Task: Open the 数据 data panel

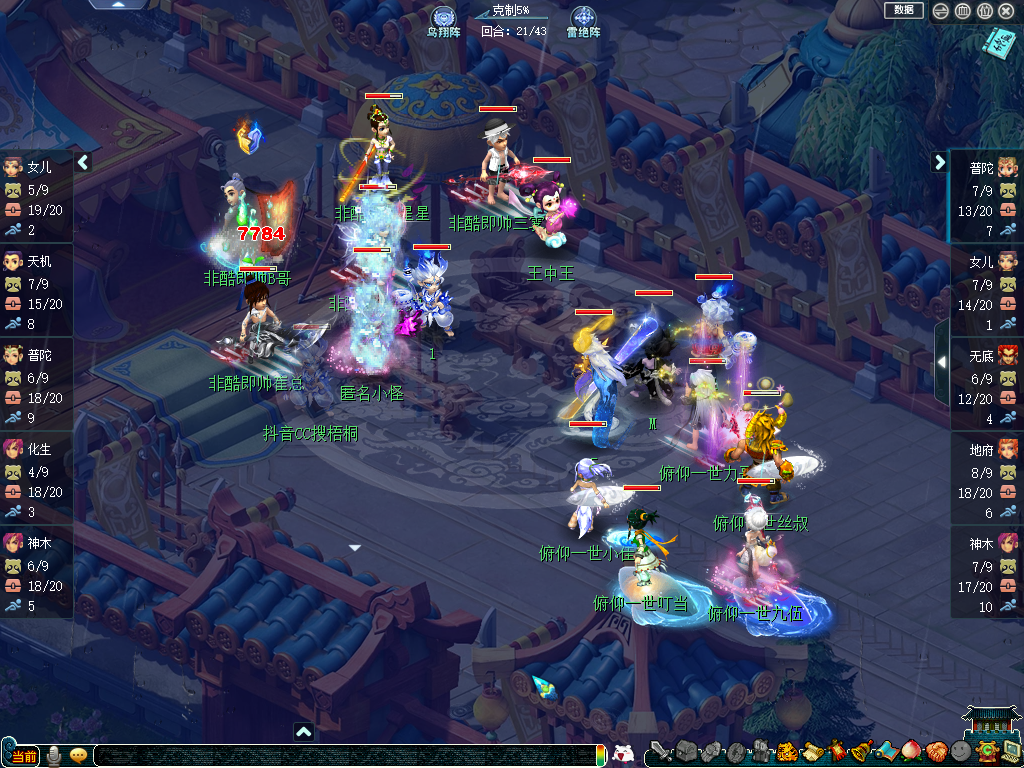Action: point(903,10)
